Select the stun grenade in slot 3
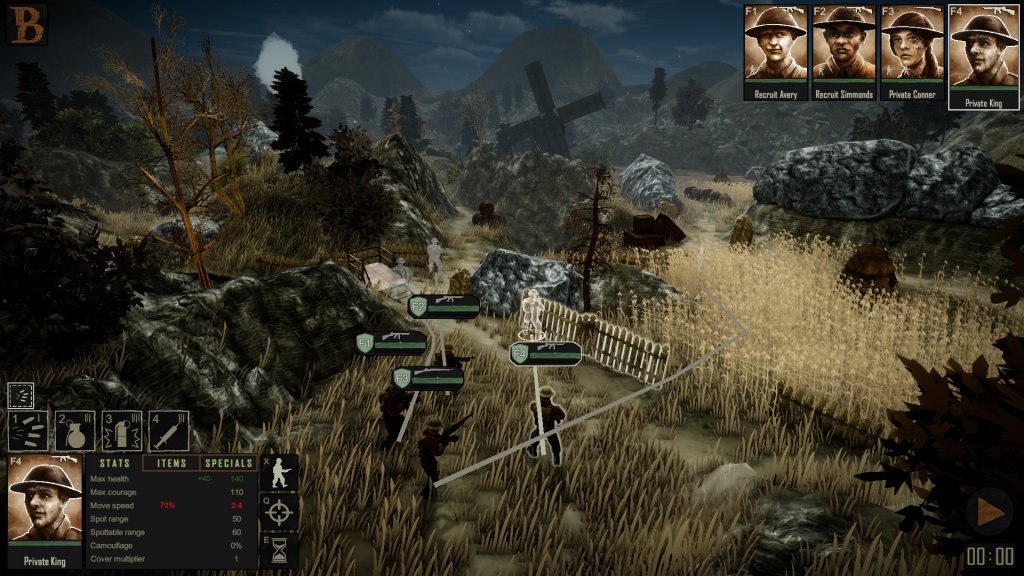This screenshot has width=1024, height=576. pyautogui.click(x=122, y=431)
